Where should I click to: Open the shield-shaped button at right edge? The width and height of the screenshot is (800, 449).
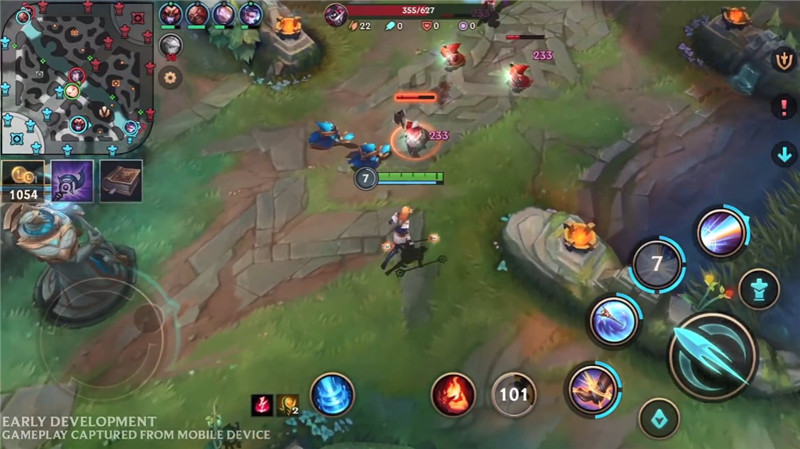pyautogui.click(x=785, y=60)
